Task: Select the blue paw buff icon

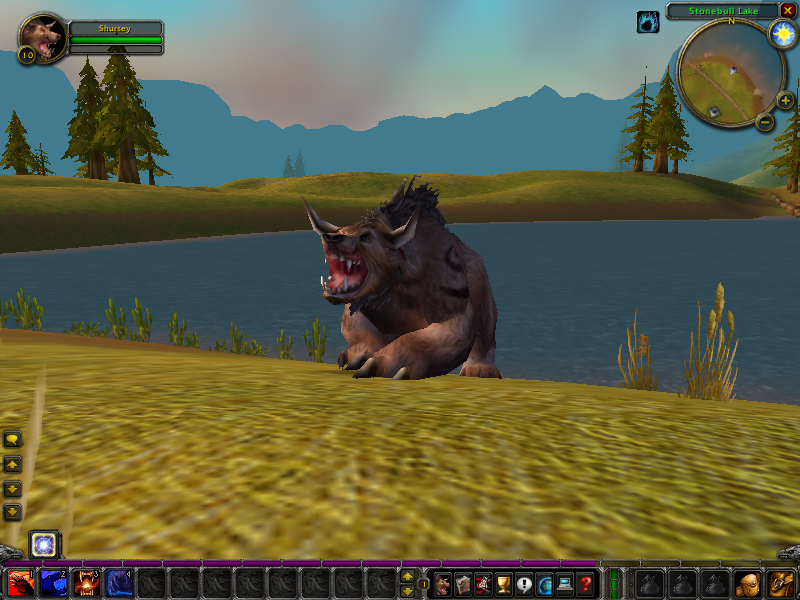Action: coord(648,22)
